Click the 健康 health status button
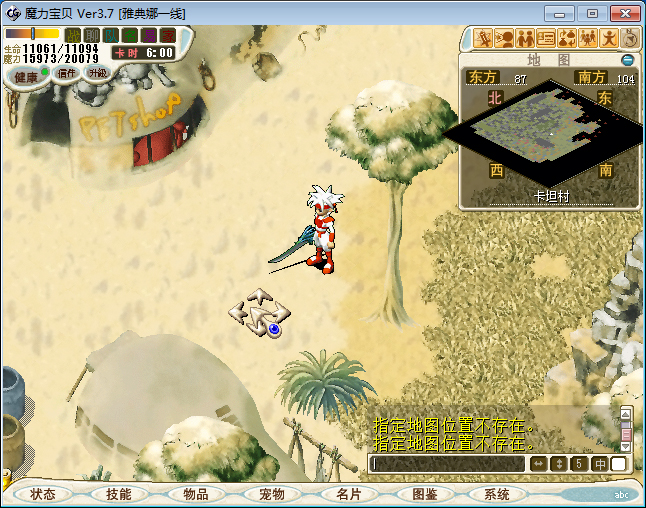Viewport: 646px width, 508px height. pos(26,77)
